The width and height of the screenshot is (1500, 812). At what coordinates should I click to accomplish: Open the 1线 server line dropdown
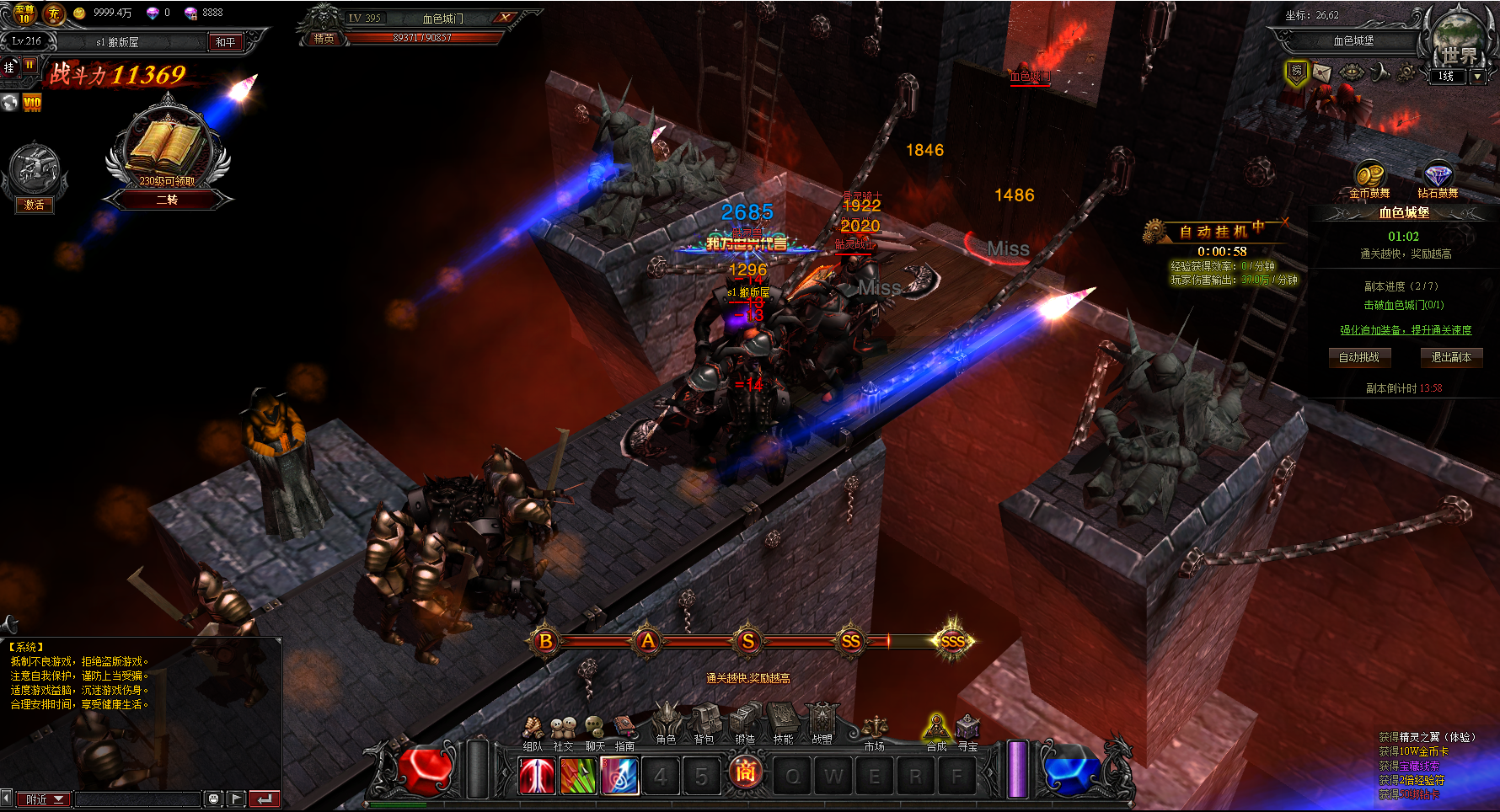tap(1477, 76)
